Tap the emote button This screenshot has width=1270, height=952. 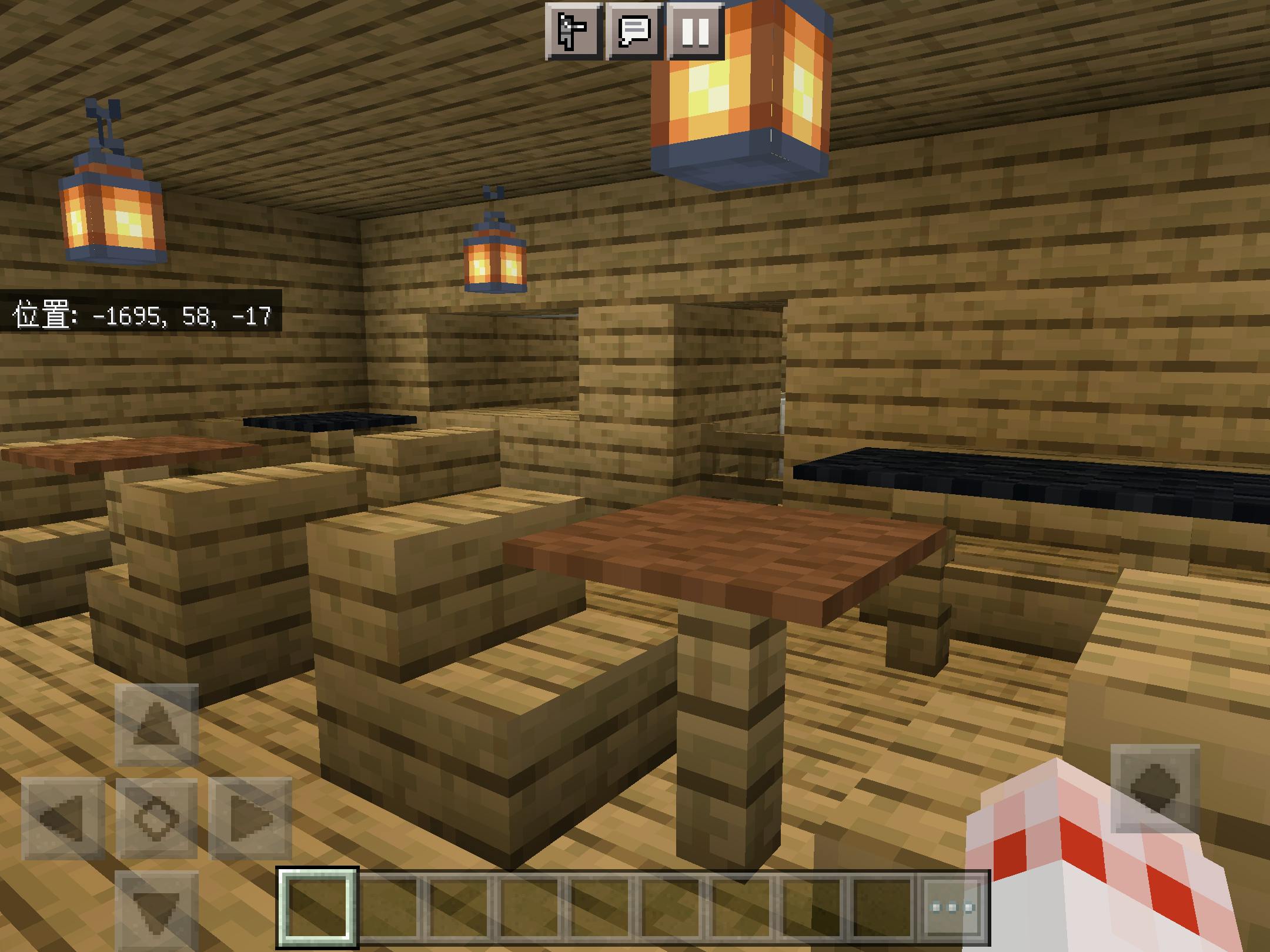click(x=573, y=31)
